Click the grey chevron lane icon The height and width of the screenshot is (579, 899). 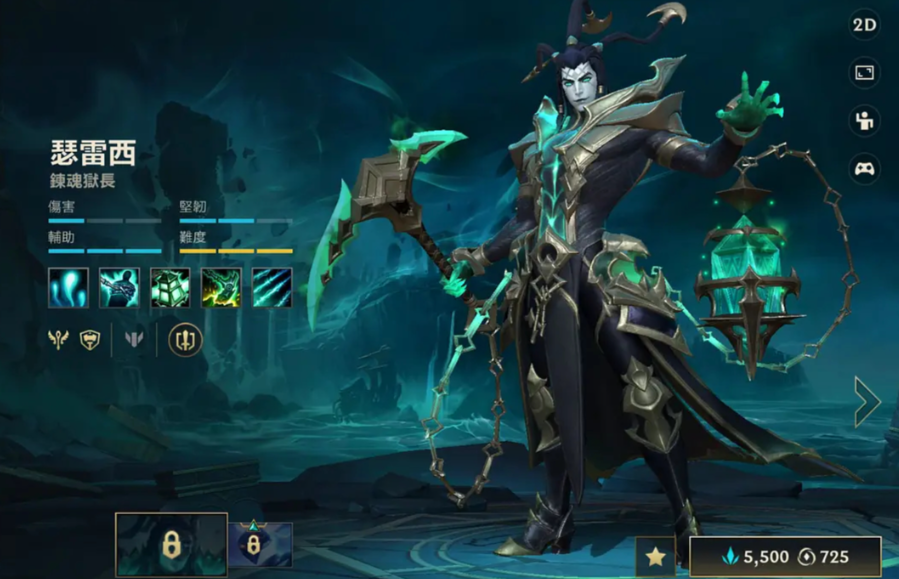point(134,340)
